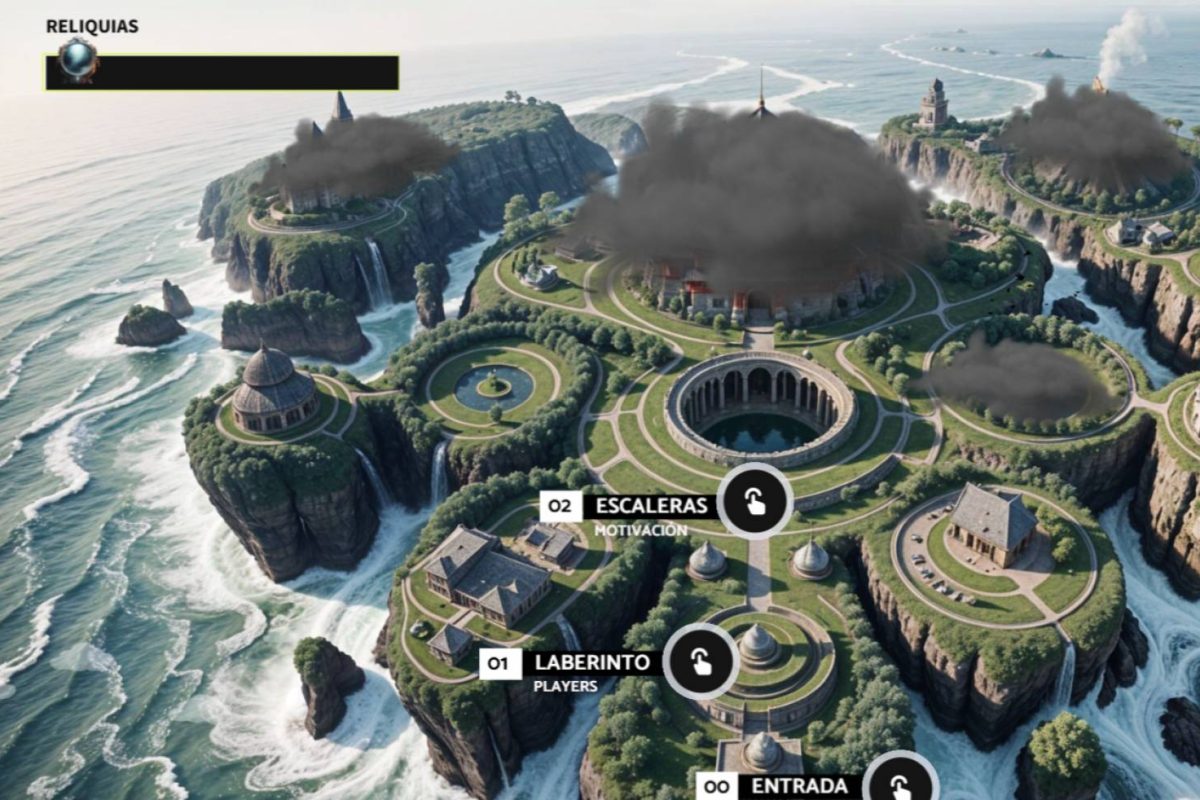Click the Reliquias relic gem icon
This screenshot has width=1200, height=800.
pos(77,60)
